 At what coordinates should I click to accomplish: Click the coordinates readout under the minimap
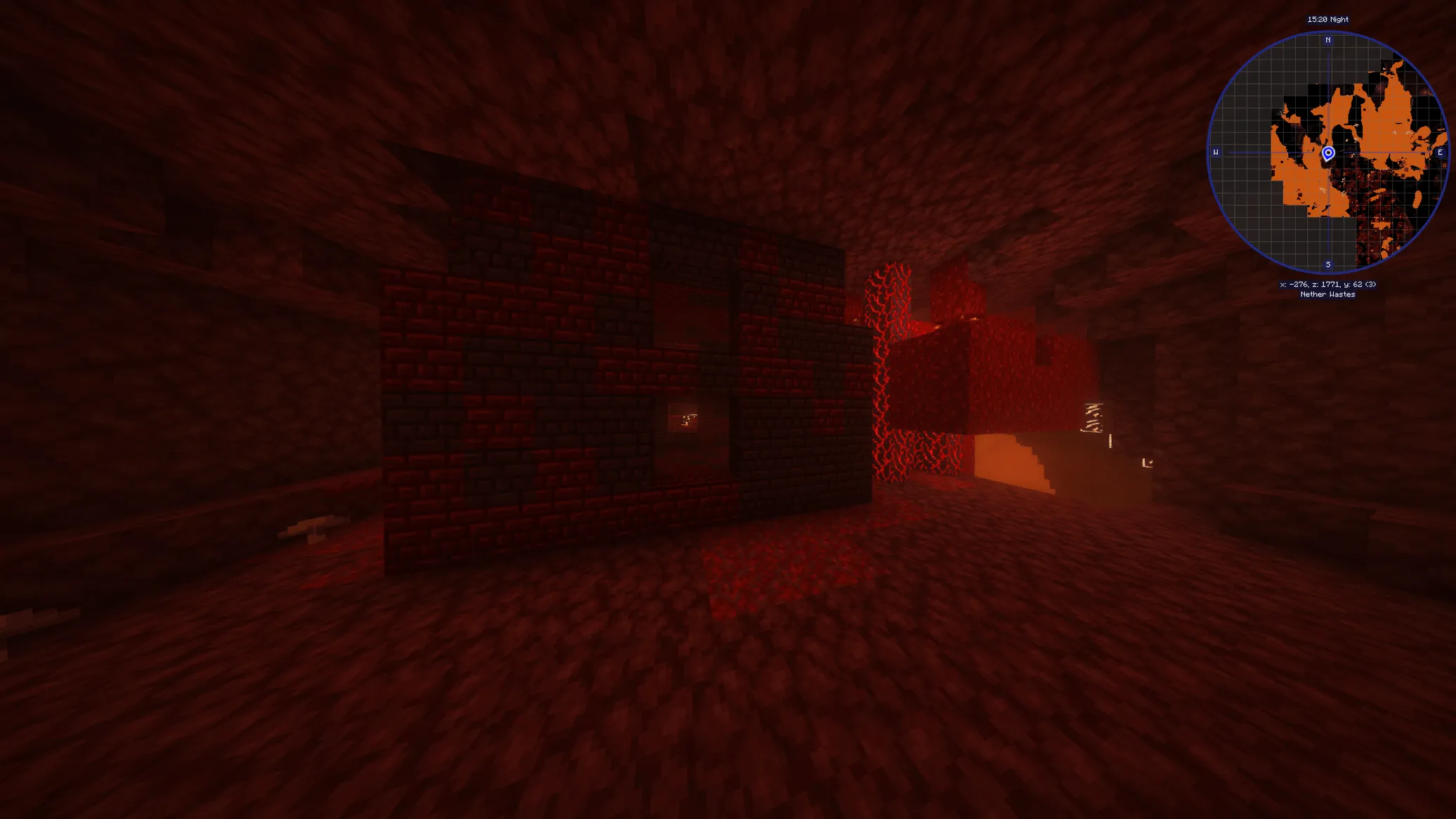pyautogui.click(x=1327, y=285)
